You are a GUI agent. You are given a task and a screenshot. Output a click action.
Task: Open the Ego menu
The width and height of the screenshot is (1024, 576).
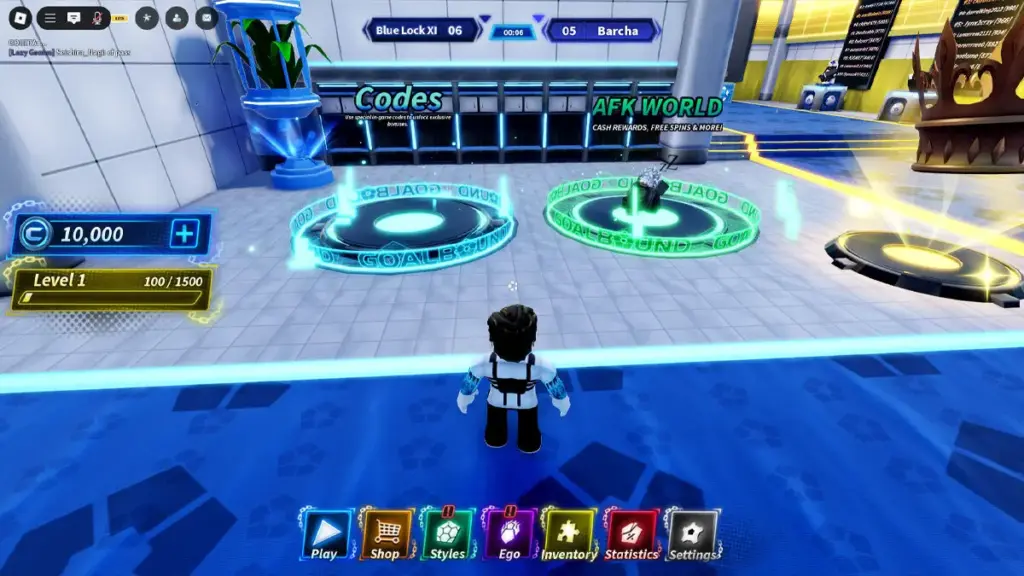coord(509,535)
